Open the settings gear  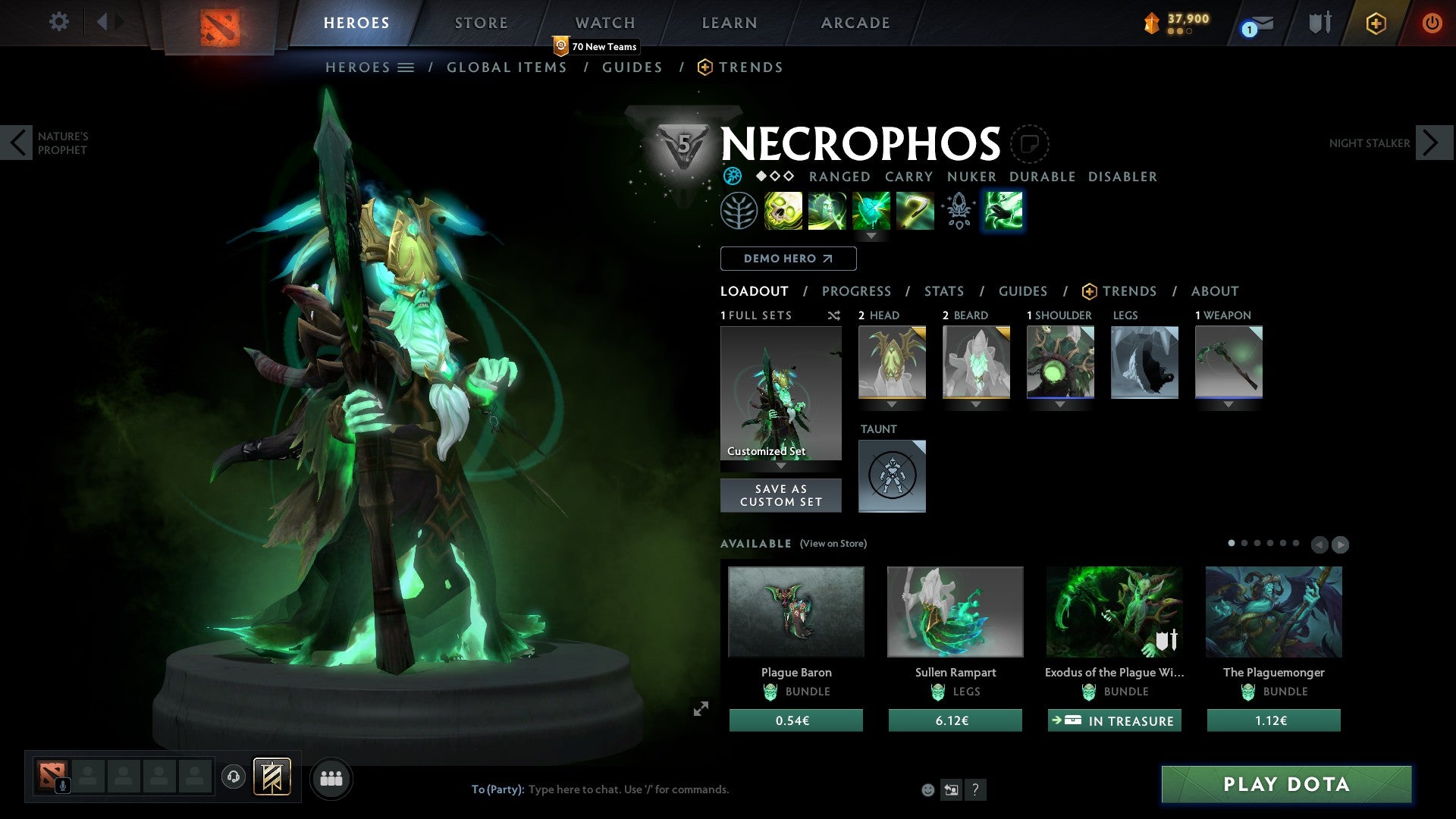tap(58, 22)
